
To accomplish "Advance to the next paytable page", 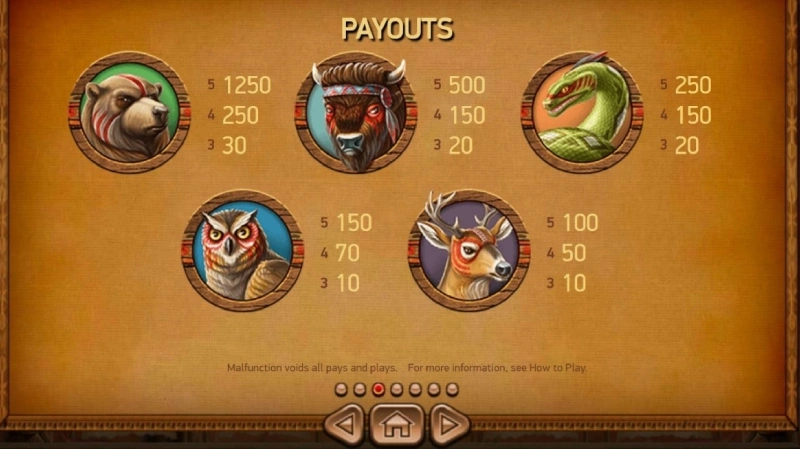I will pos(449,425).
